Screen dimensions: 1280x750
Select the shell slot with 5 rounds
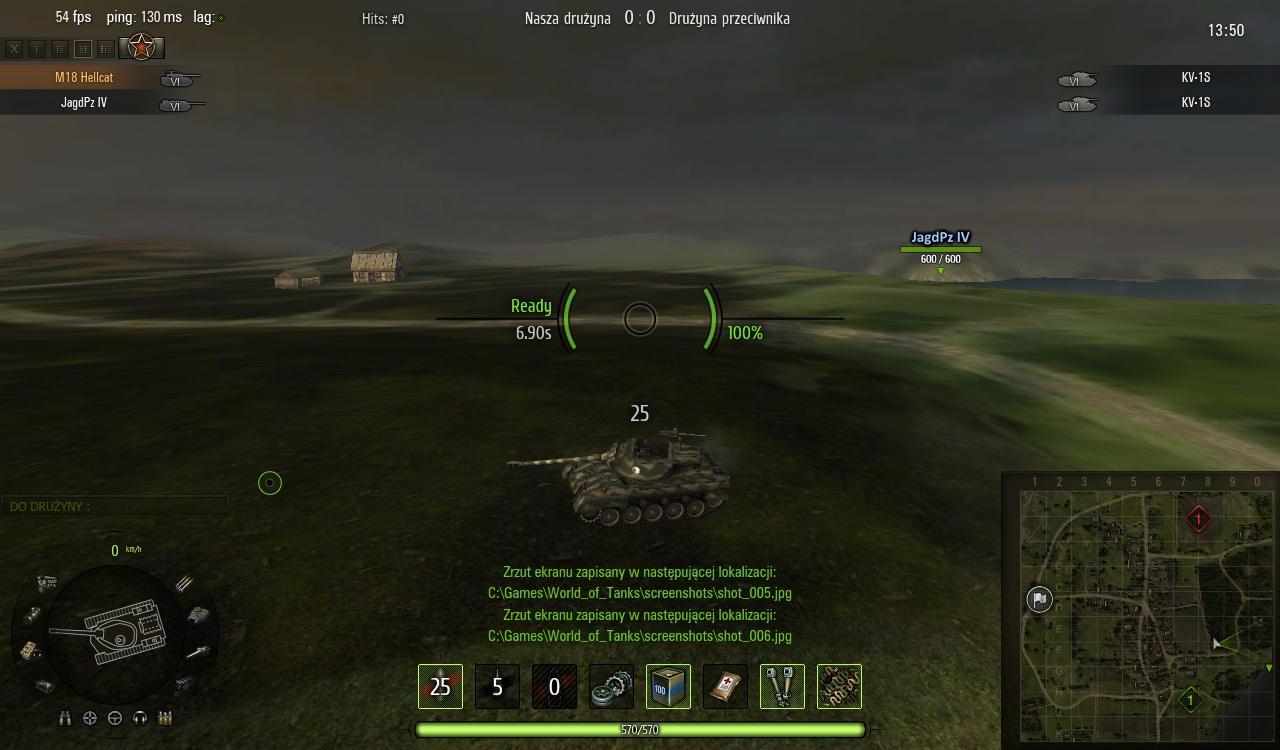click(497, 686)
